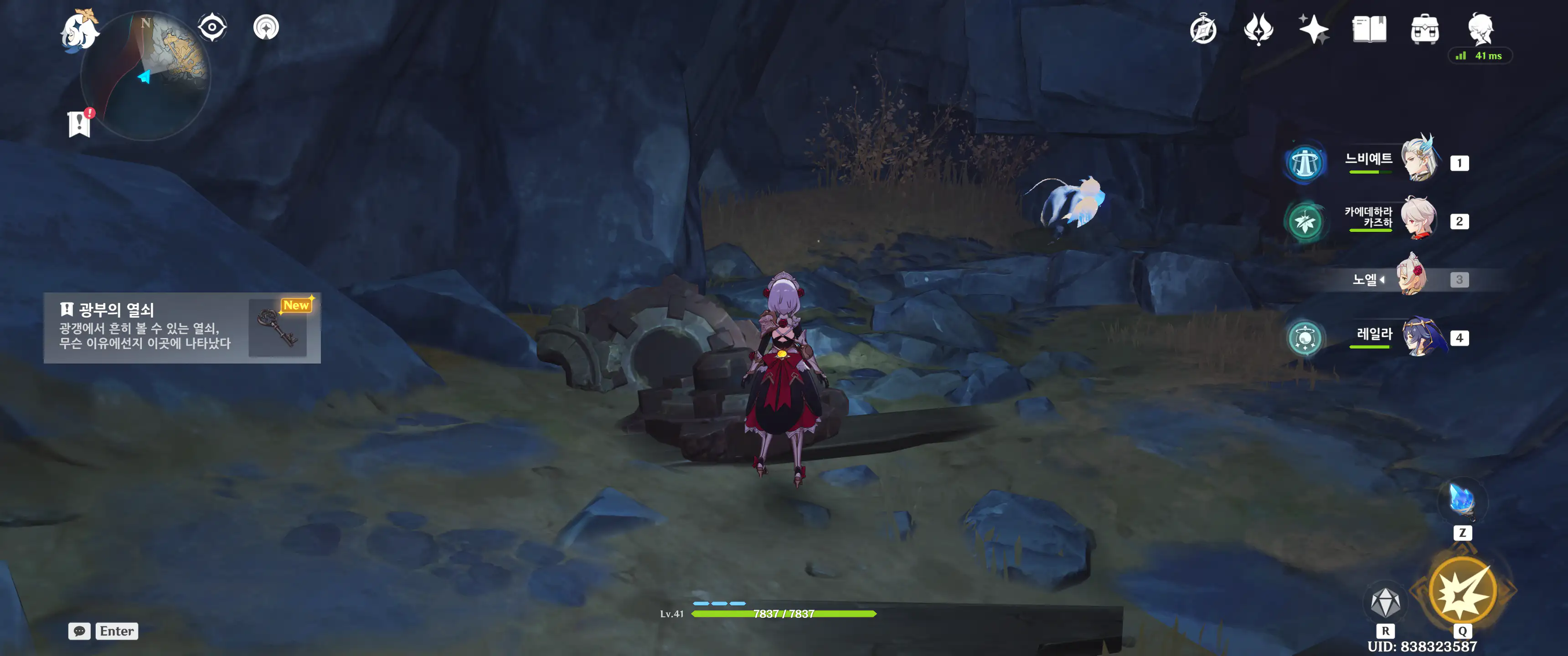
Task: Activate the grey gem skill icon
Action: [x=1385, y=602]
